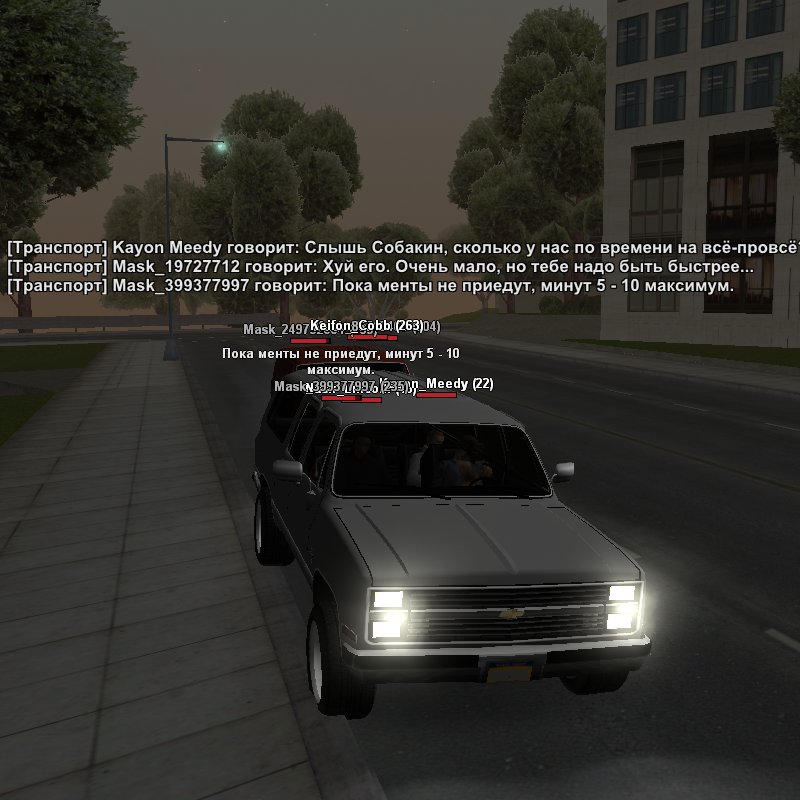Select the Mask_19727712 chat line
Viewport: 800px width, 800px height.
coord(380,267)
